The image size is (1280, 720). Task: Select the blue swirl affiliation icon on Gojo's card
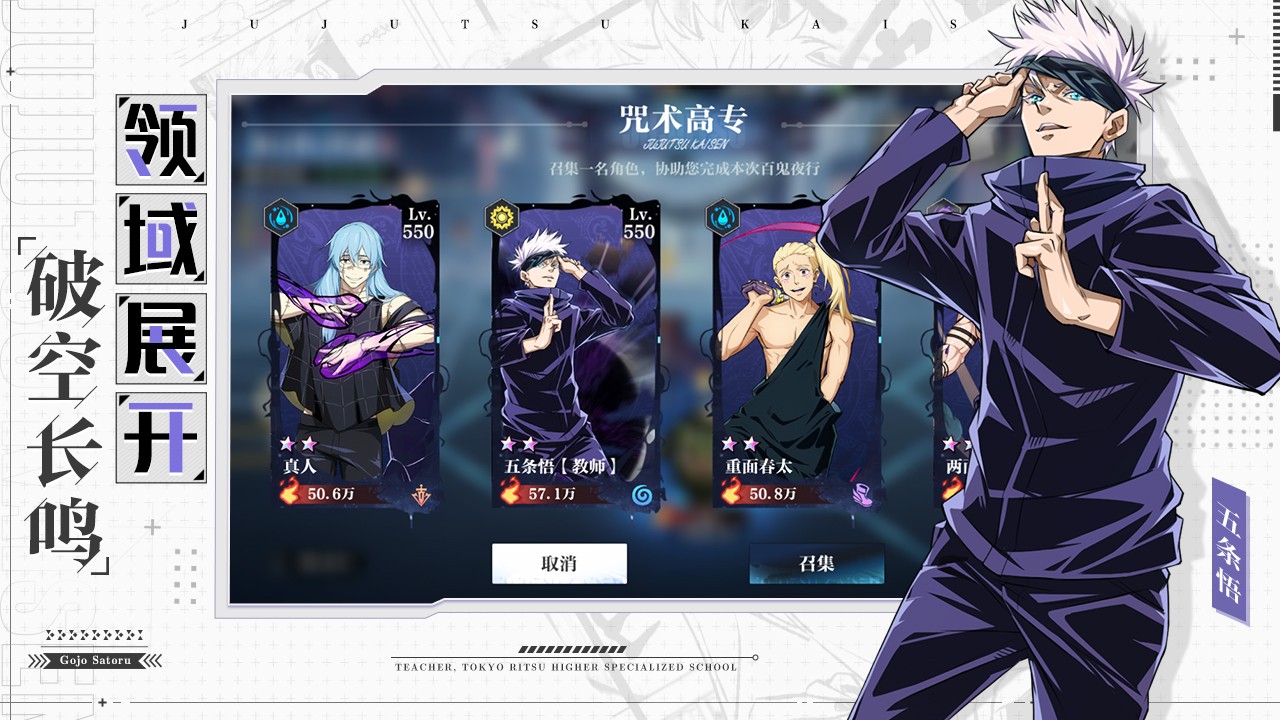pos(645,493)
